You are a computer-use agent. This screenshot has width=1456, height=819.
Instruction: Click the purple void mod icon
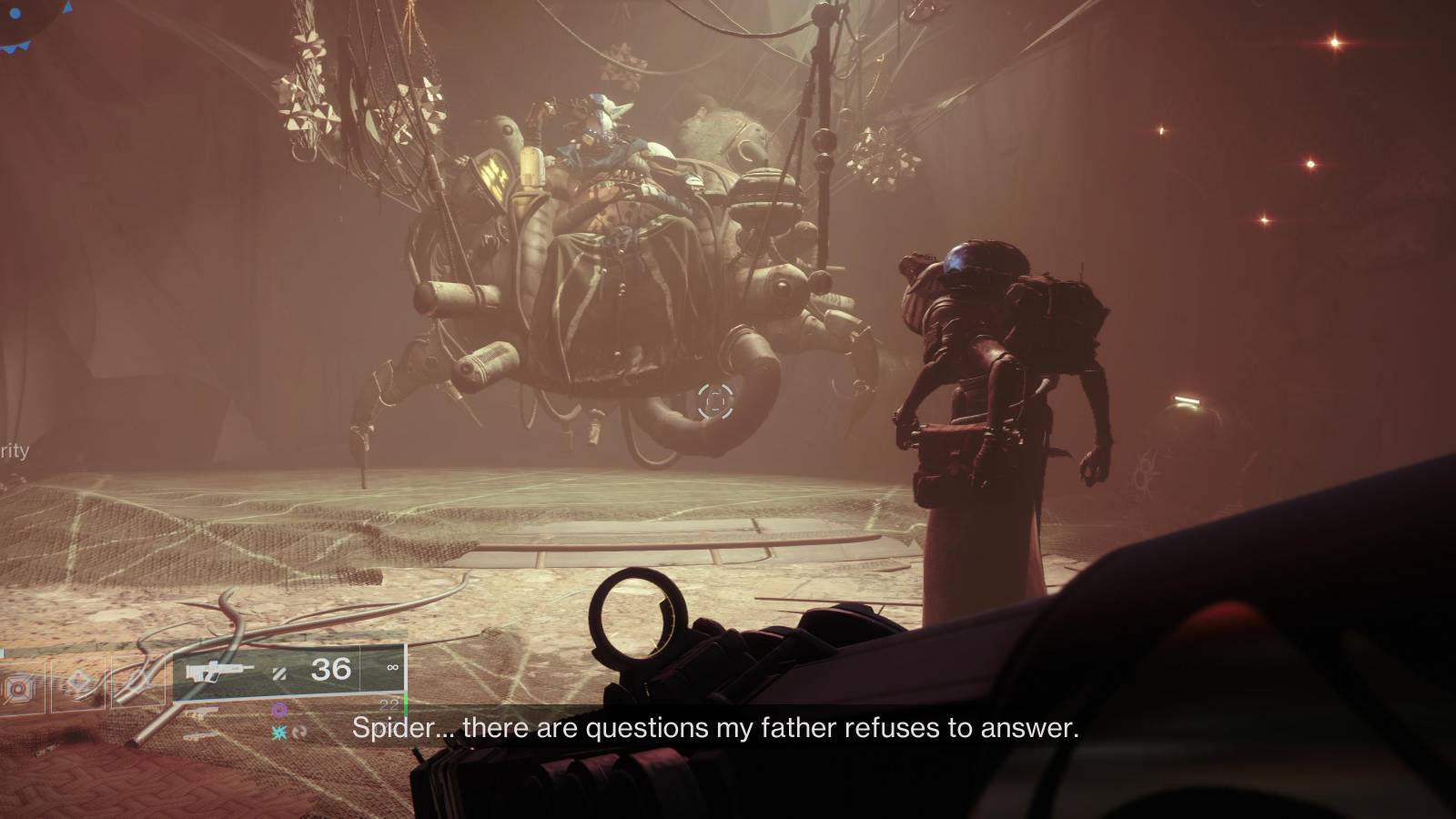click(x=278, y=710)
